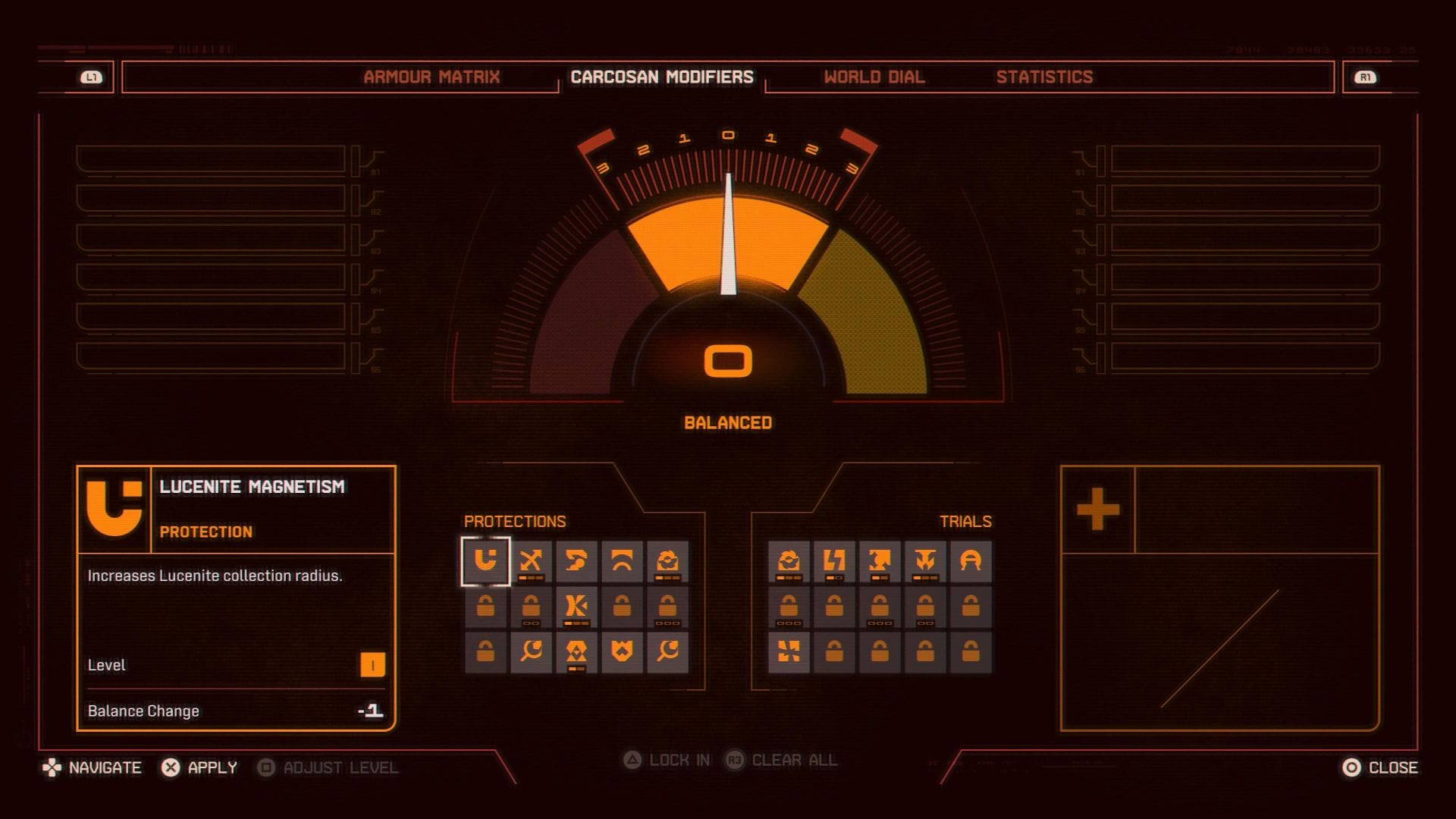This screenshot has height=819, width=1456.
Task: Click the plus icon in the right panel
Action: [x=1098, y=508]
